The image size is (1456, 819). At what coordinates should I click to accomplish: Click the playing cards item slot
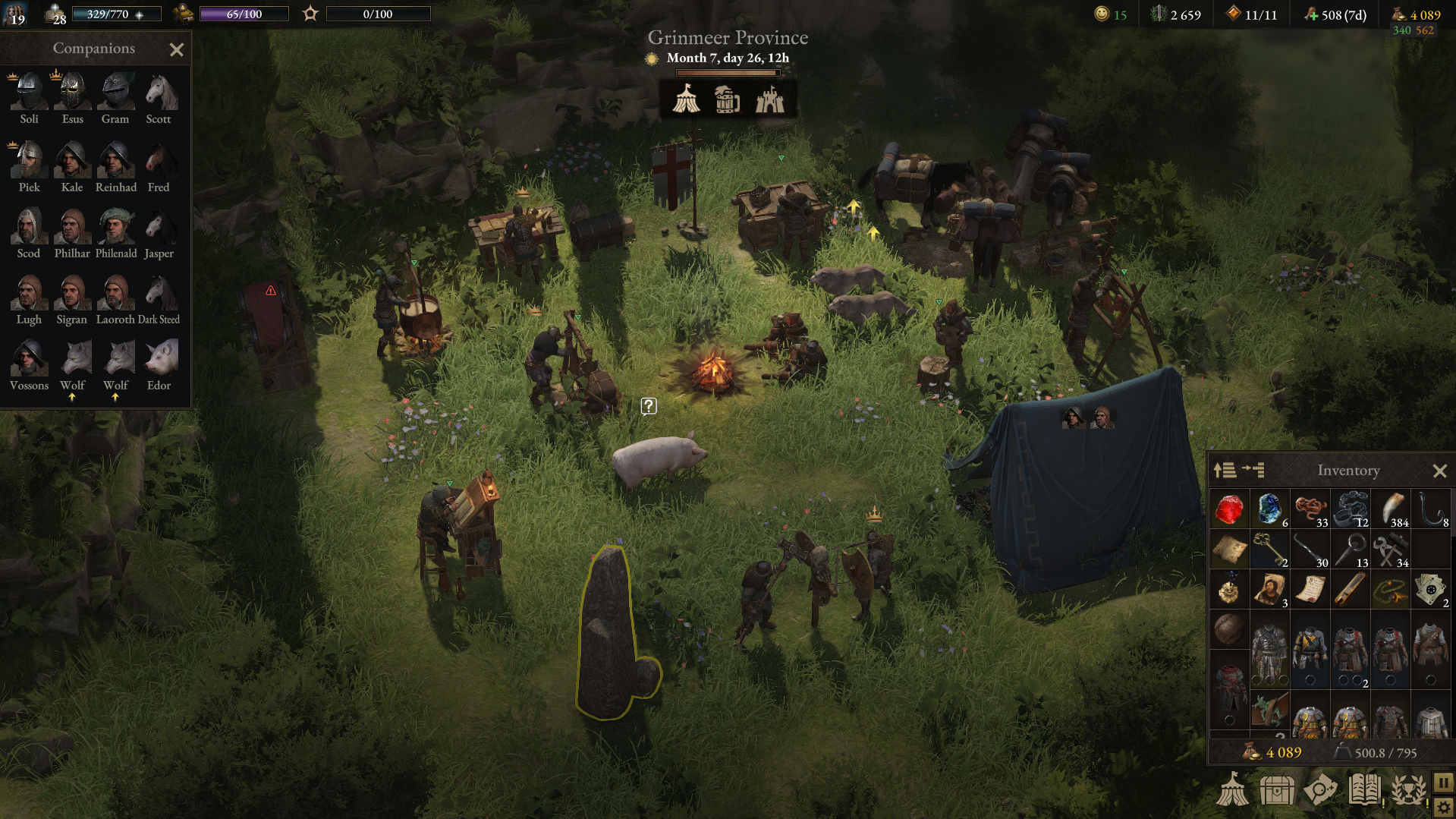coord(1430,590)
